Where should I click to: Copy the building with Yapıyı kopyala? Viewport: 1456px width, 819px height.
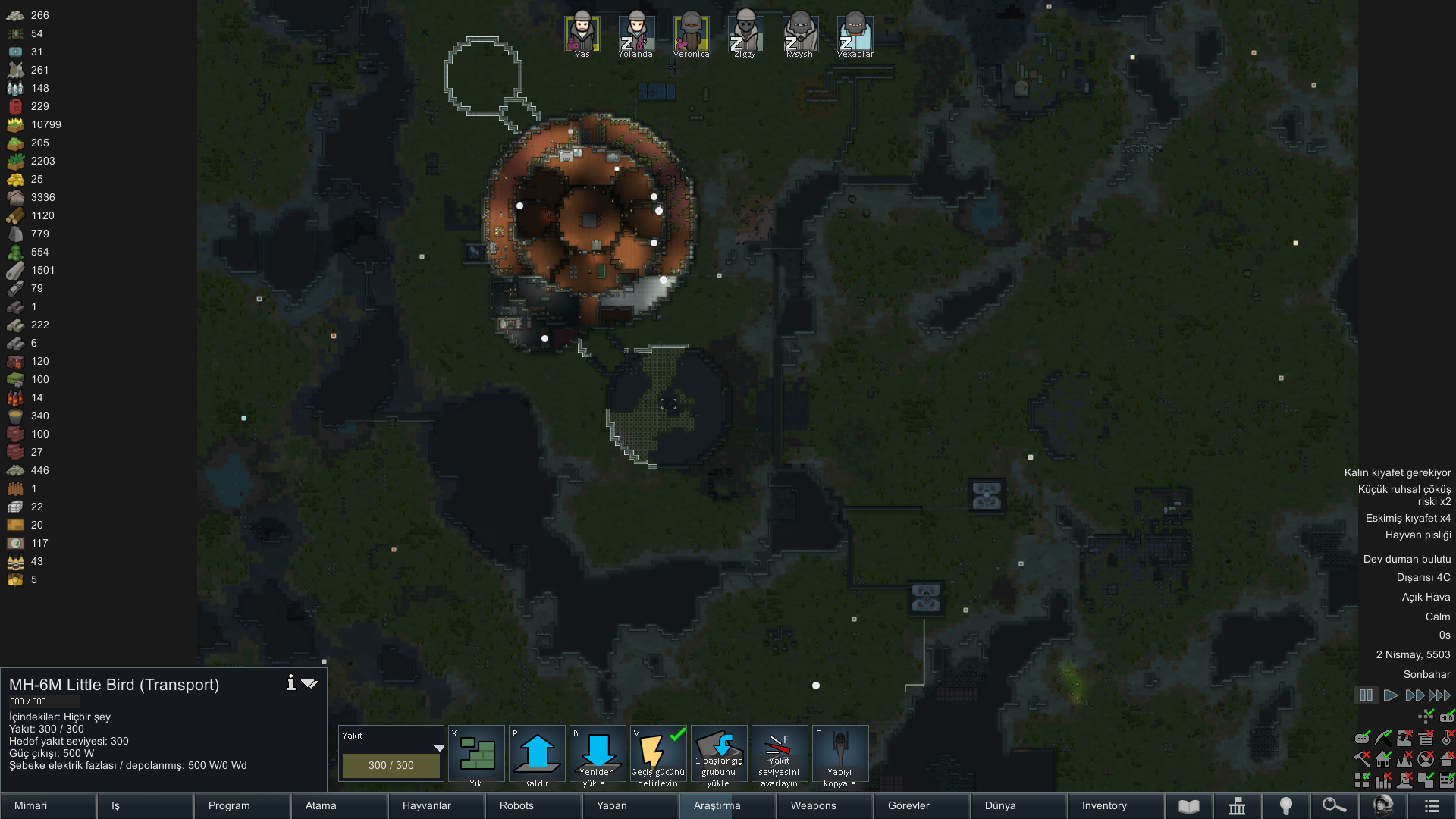coord(839,756)
